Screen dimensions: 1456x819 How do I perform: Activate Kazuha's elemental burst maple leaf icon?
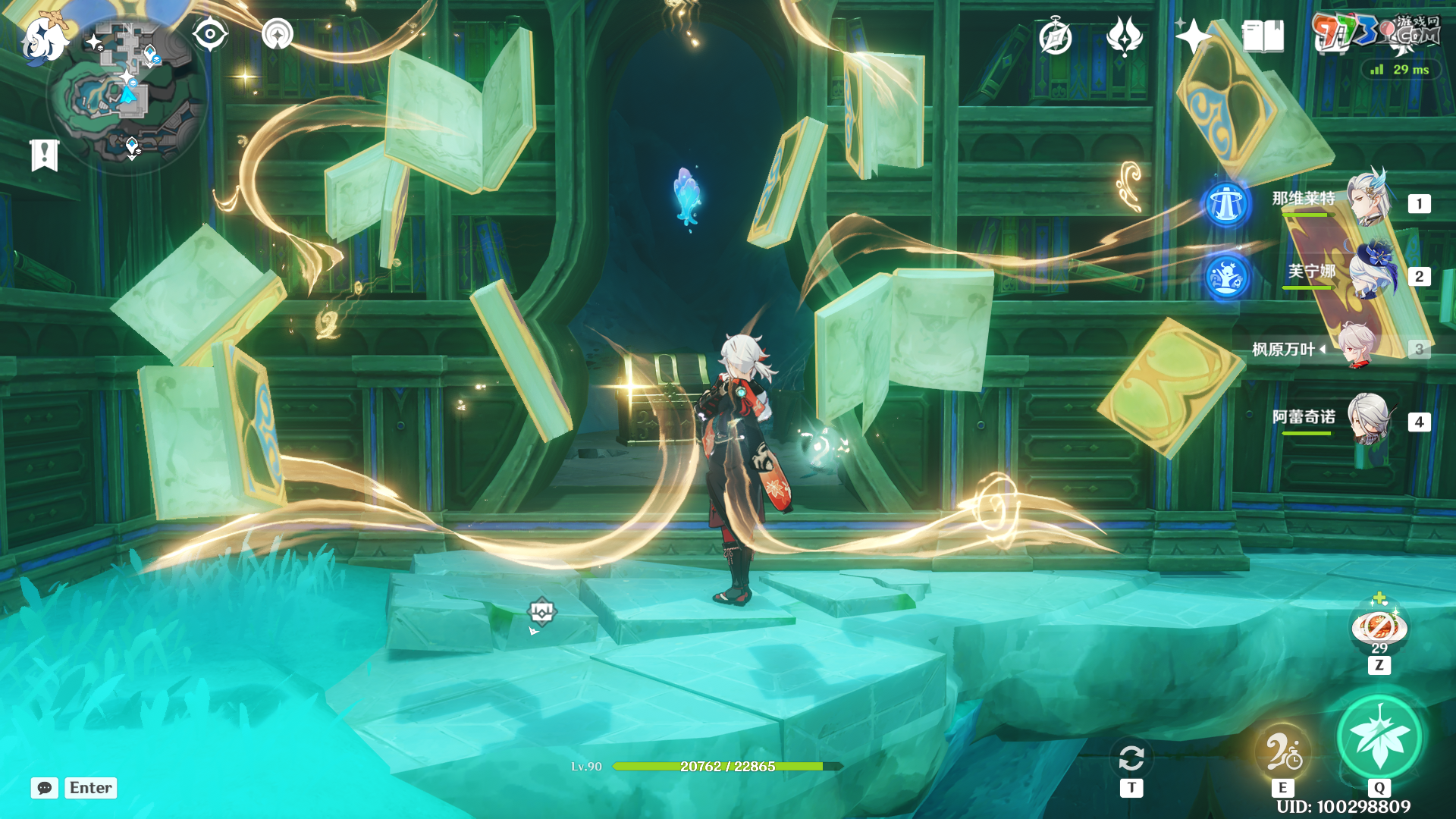pos(1379,736)
